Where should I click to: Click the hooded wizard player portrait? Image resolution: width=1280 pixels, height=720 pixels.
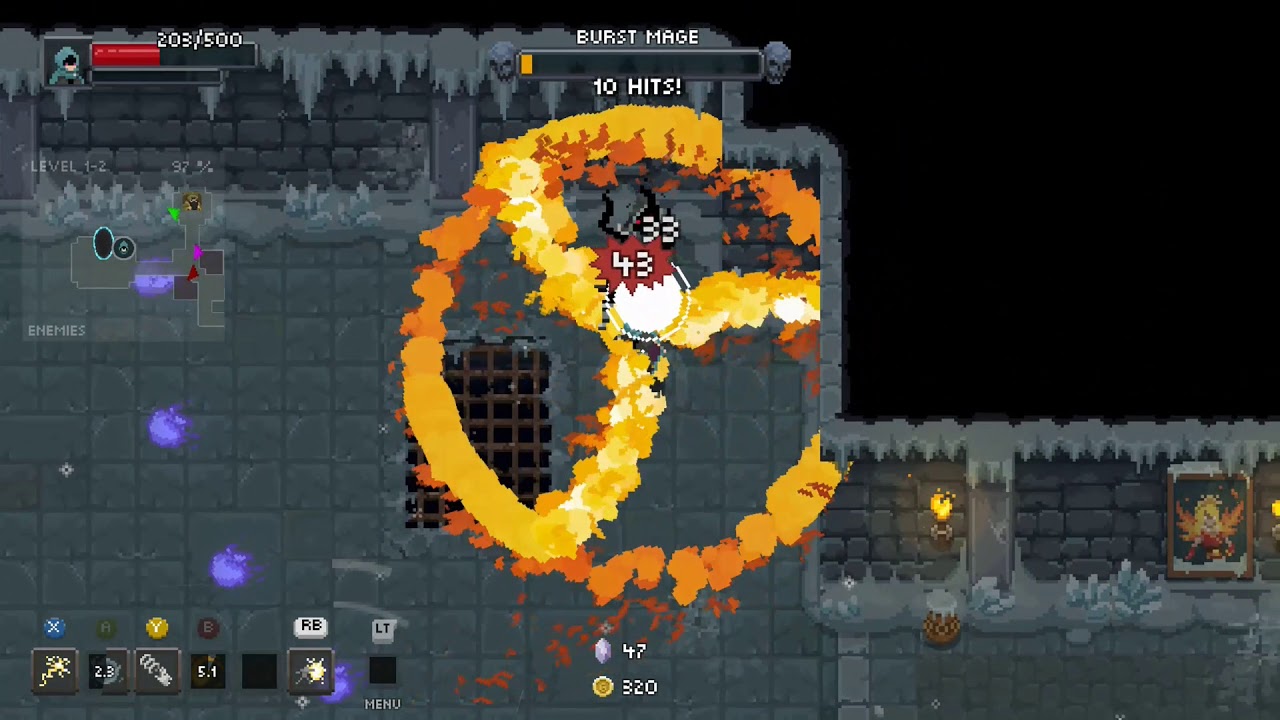(67, 64)
